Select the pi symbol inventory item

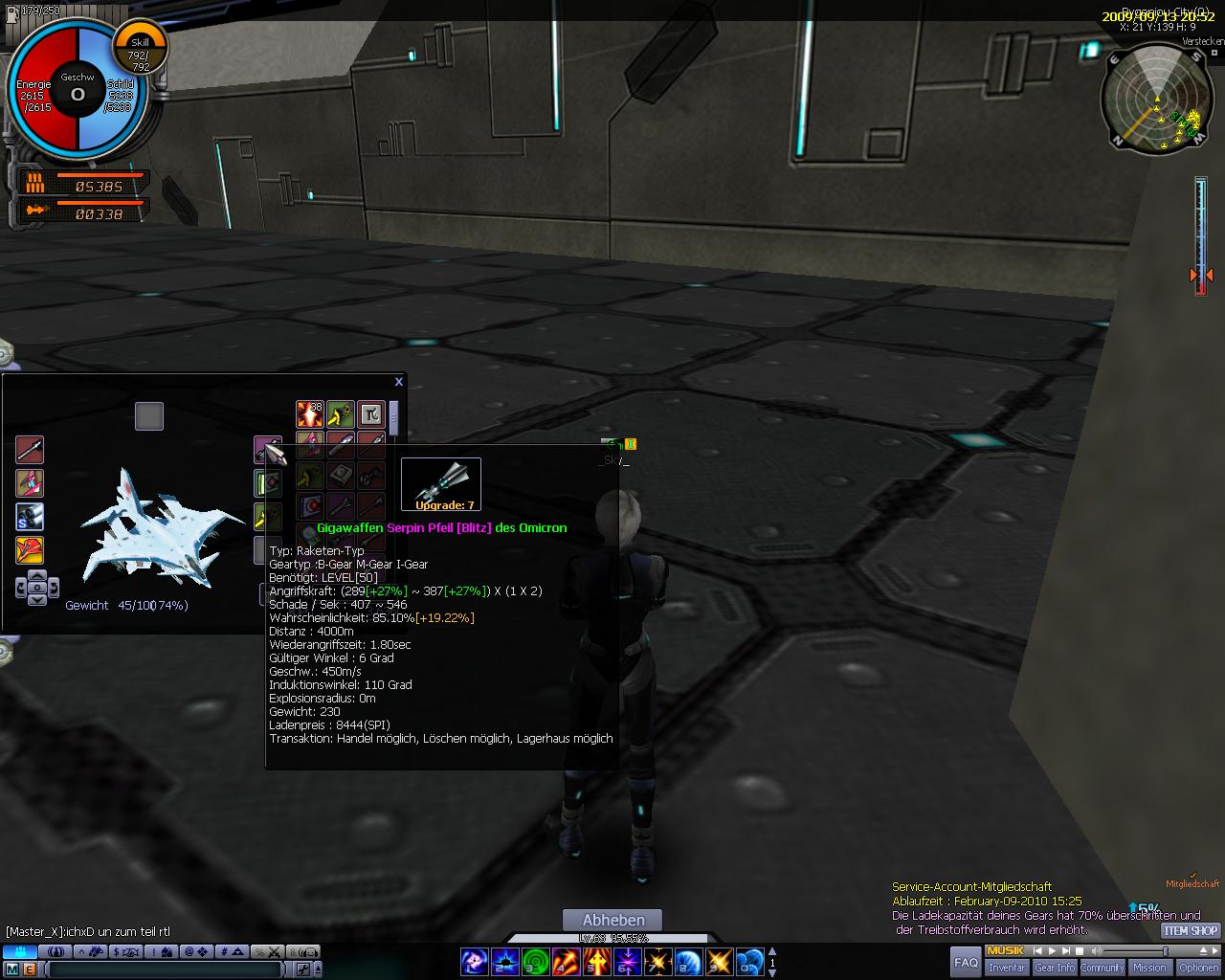tap(371, 414)
